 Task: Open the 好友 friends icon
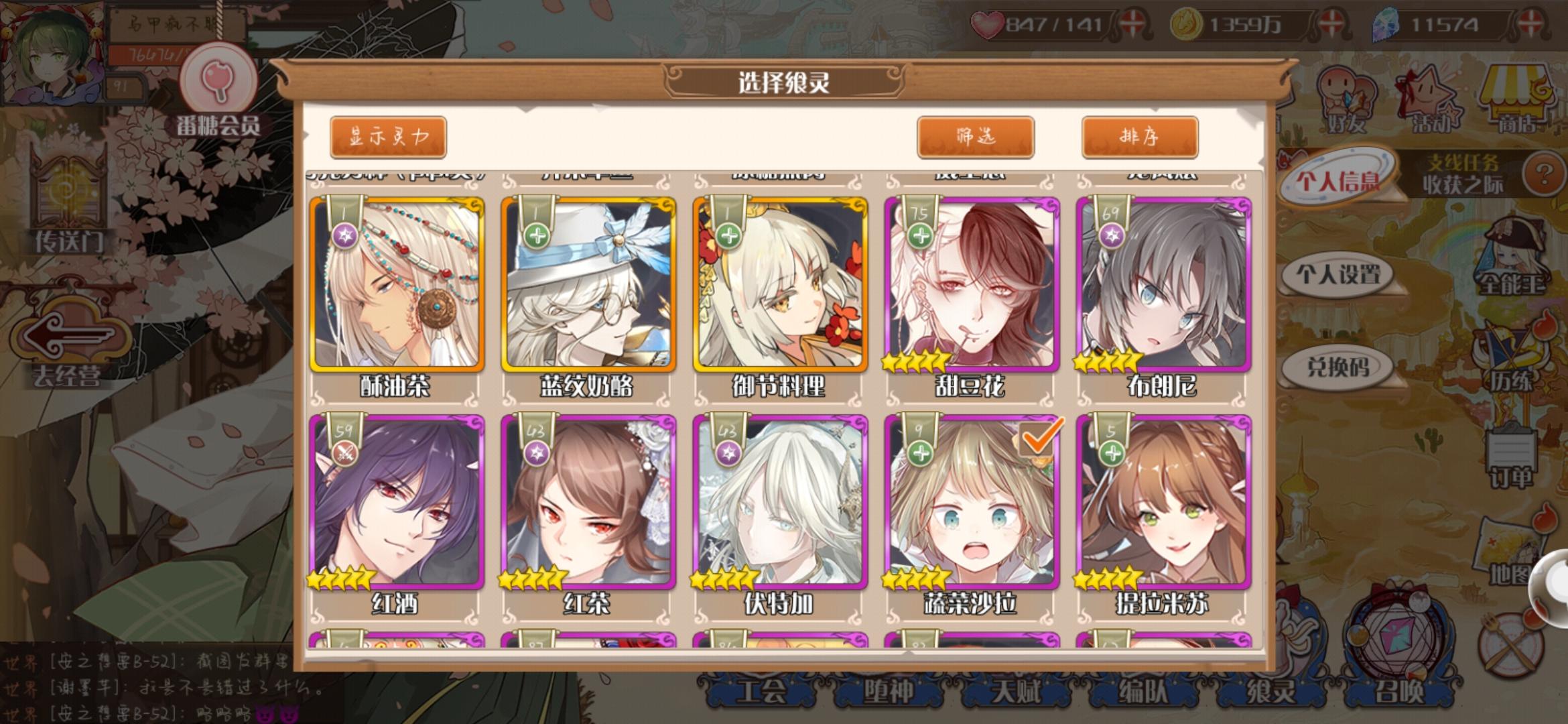click(1347, 94)
